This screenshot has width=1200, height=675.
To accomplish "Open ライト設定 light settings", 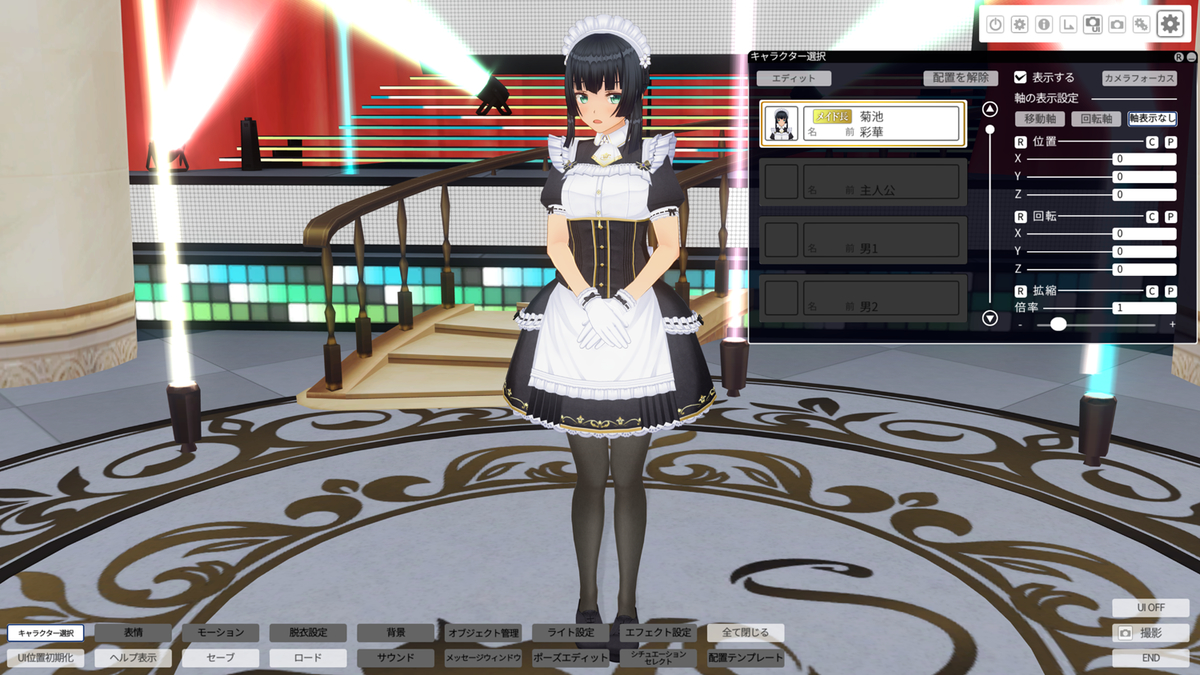I will click(x=570, y=633).
